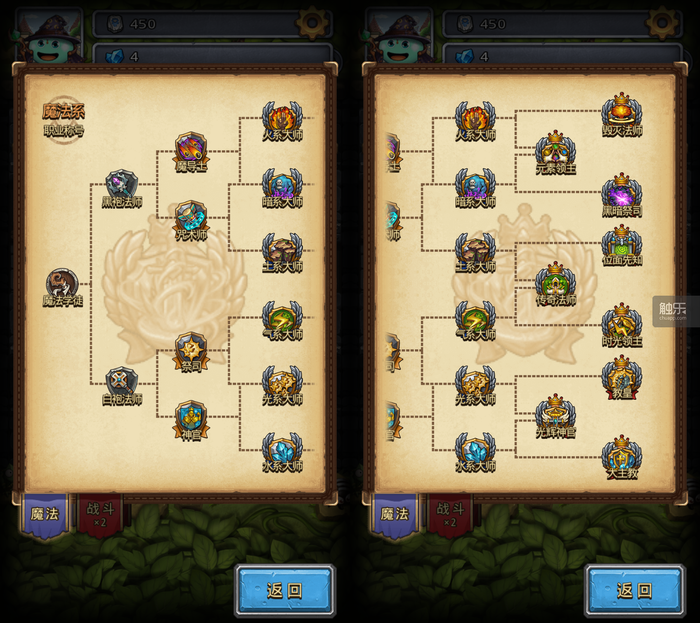
Task: Select the 位面先知 class node
Action: coord(621,243)
